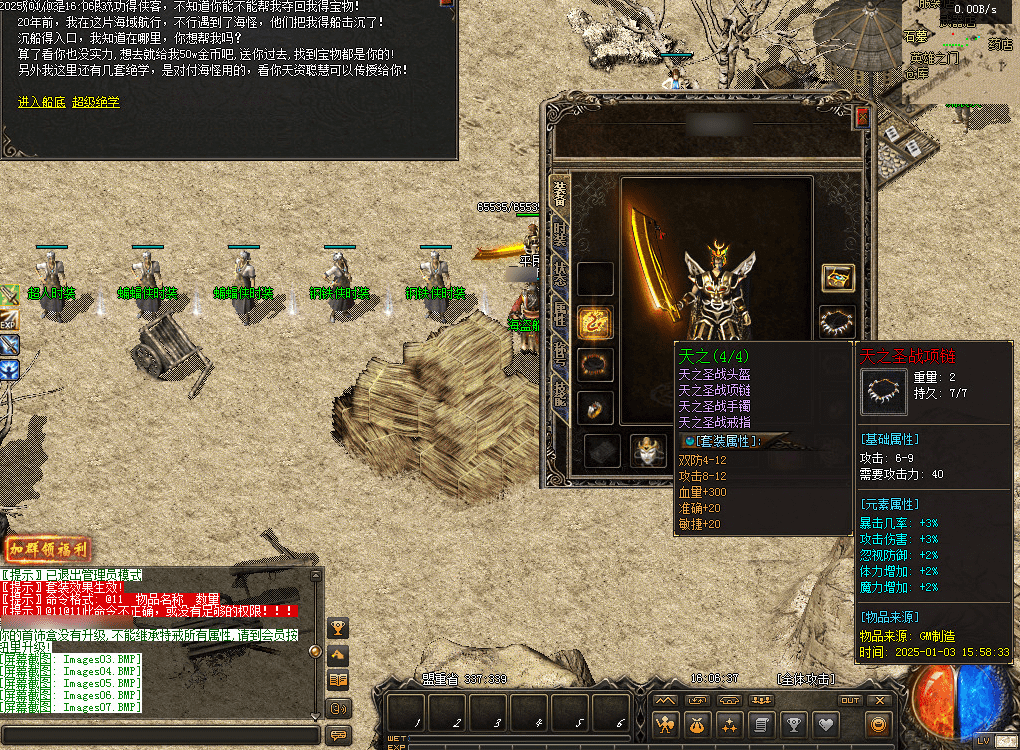Switch to the 时装 fashion tab
1020x750 pixels.
tap(560, 234)
